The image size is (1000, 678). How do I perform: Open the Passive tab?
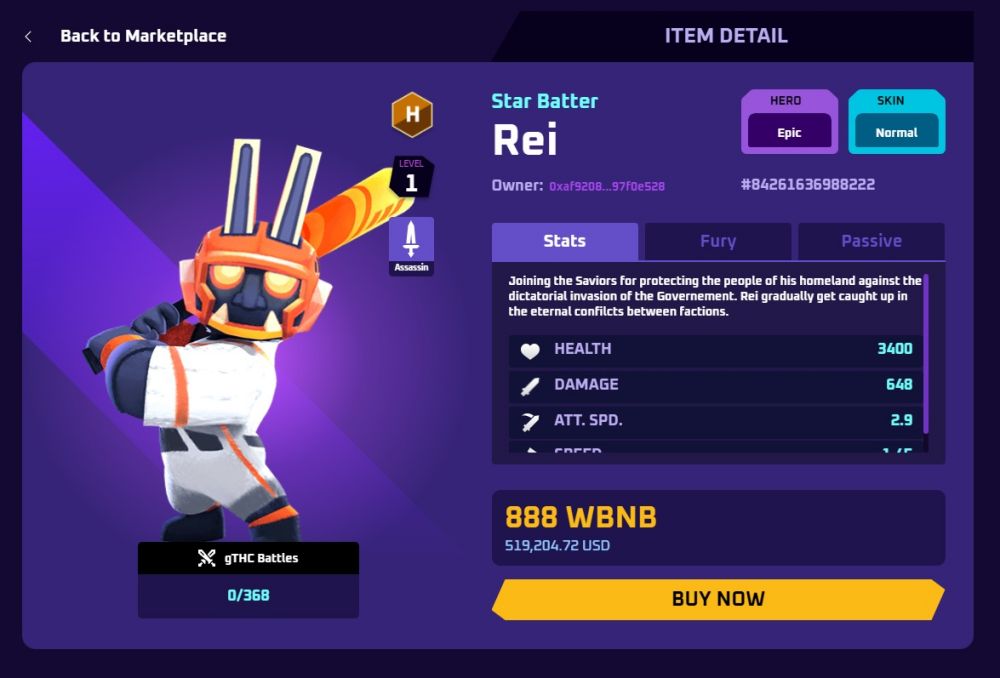pos(871,241)
